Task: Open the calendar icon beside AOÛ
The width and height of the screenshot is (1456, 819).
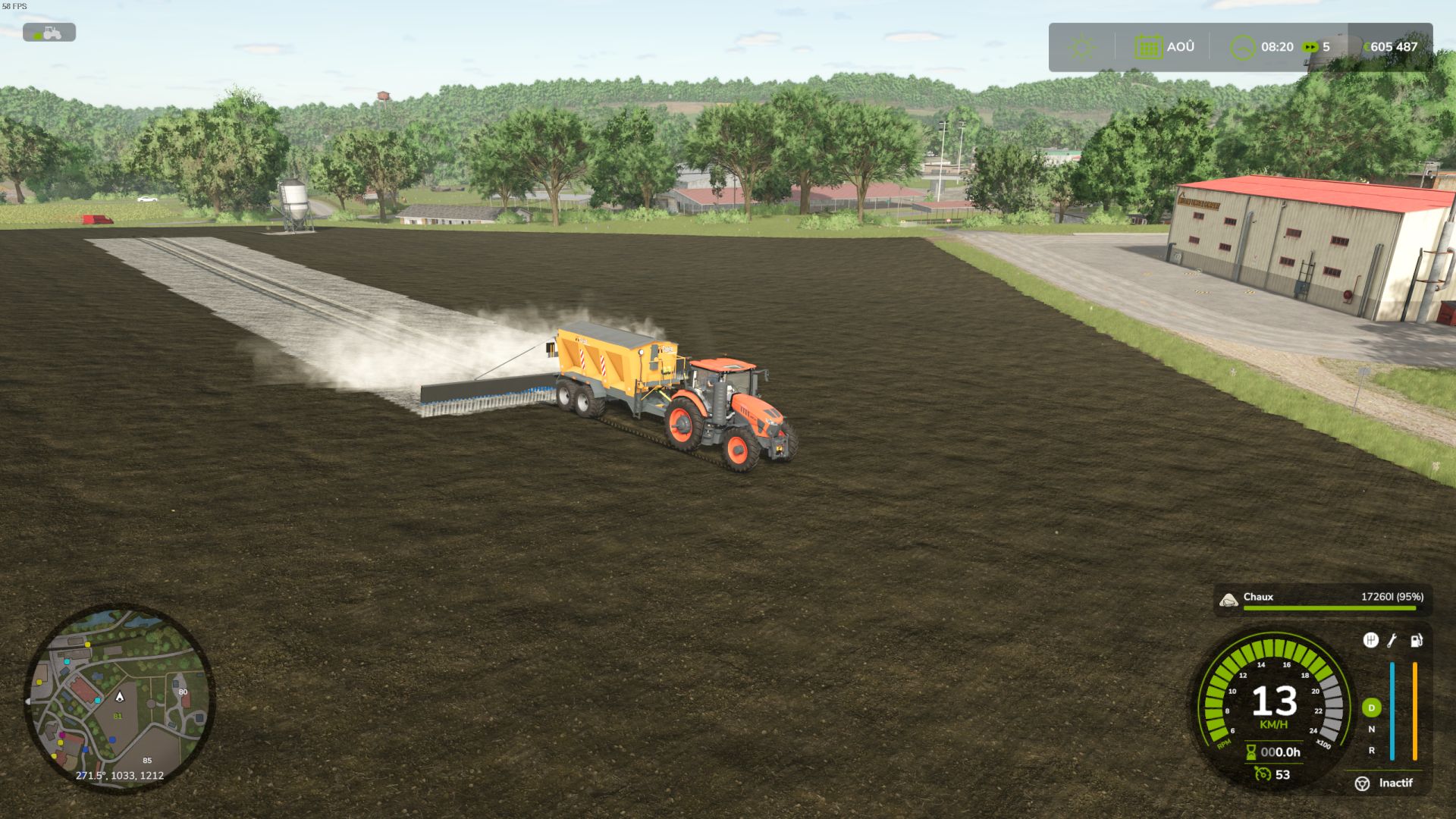Action: coord(1148,48)
